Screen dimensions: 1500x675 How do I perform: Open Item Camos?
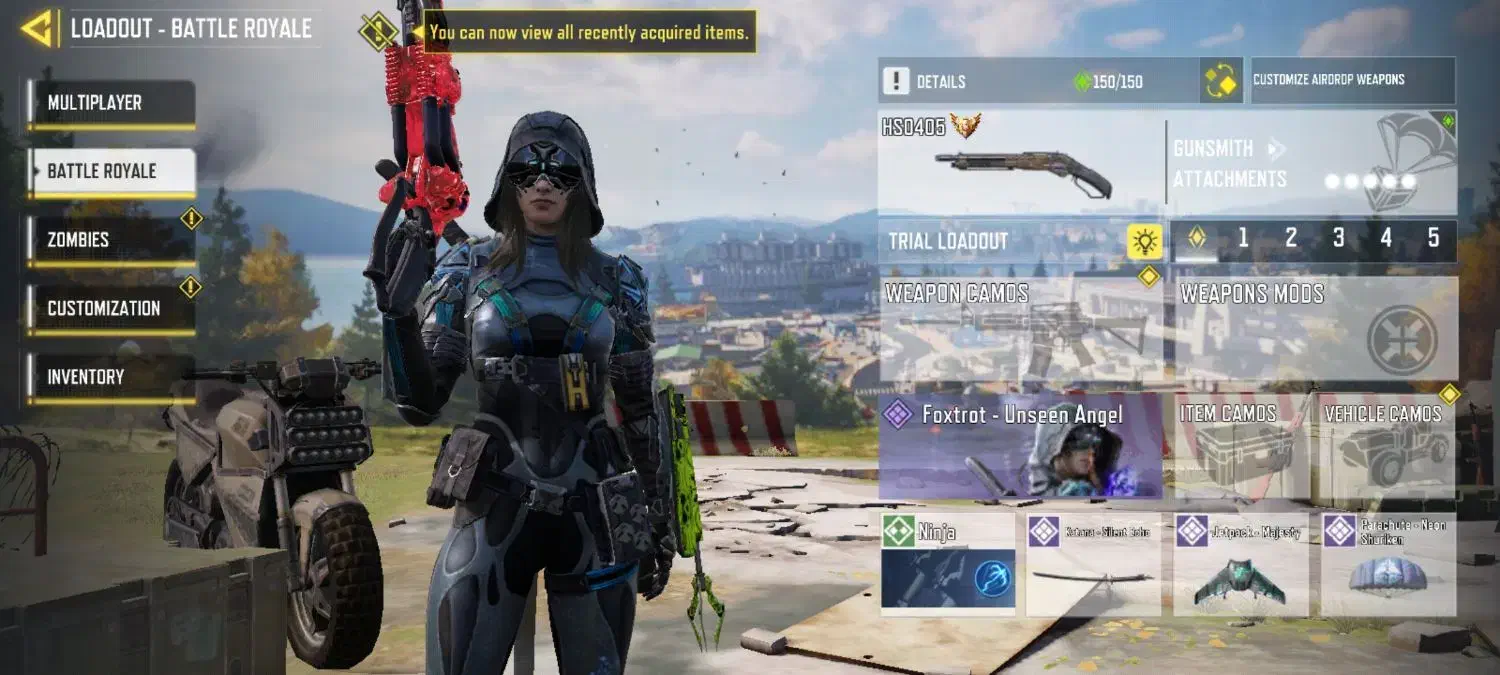tap(1243, 446)
